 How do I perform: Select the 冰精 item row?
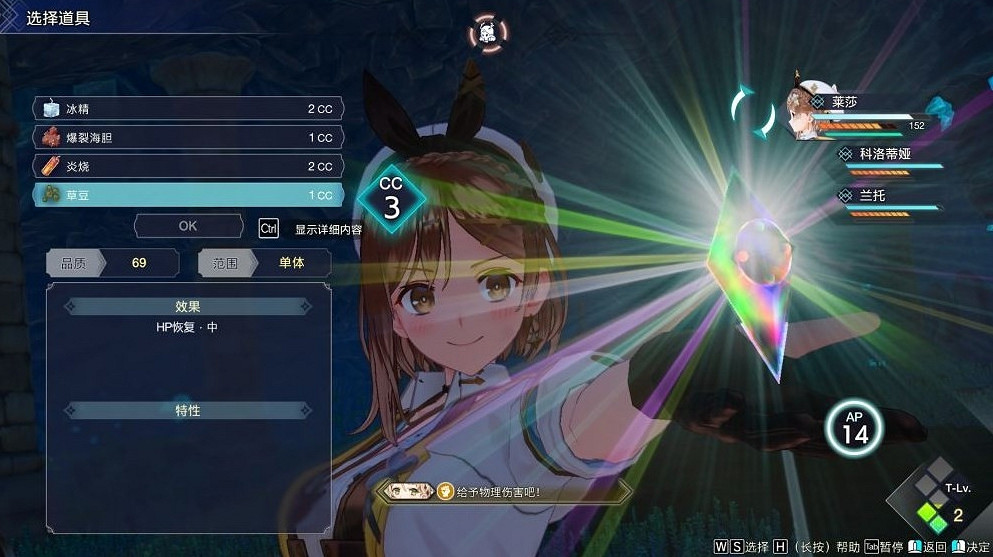(x=188, y=108)
